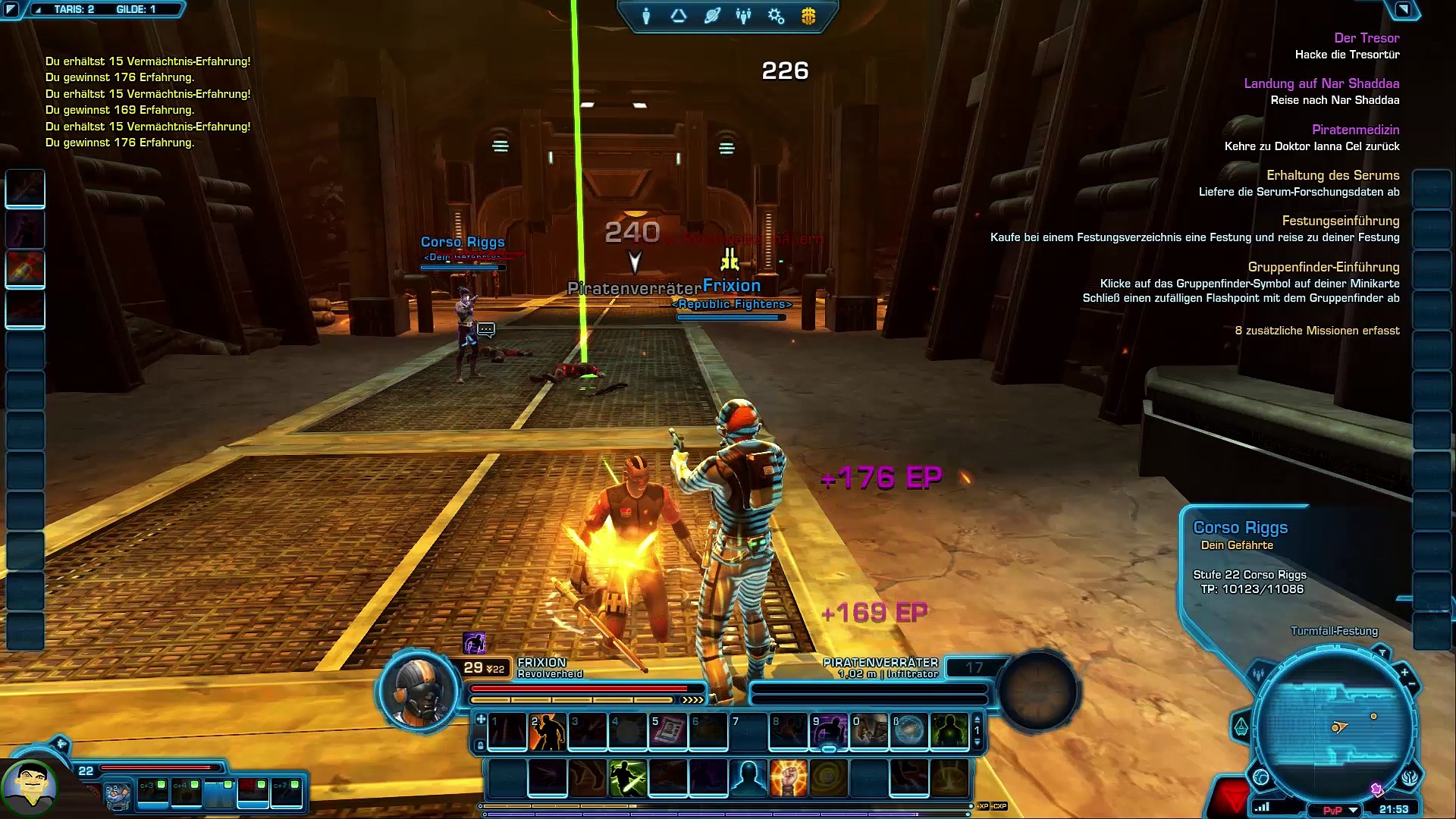The width and height of the screenshot is (1456, 819).
Task: Open the social group menu icon
Action: [743, 16]
